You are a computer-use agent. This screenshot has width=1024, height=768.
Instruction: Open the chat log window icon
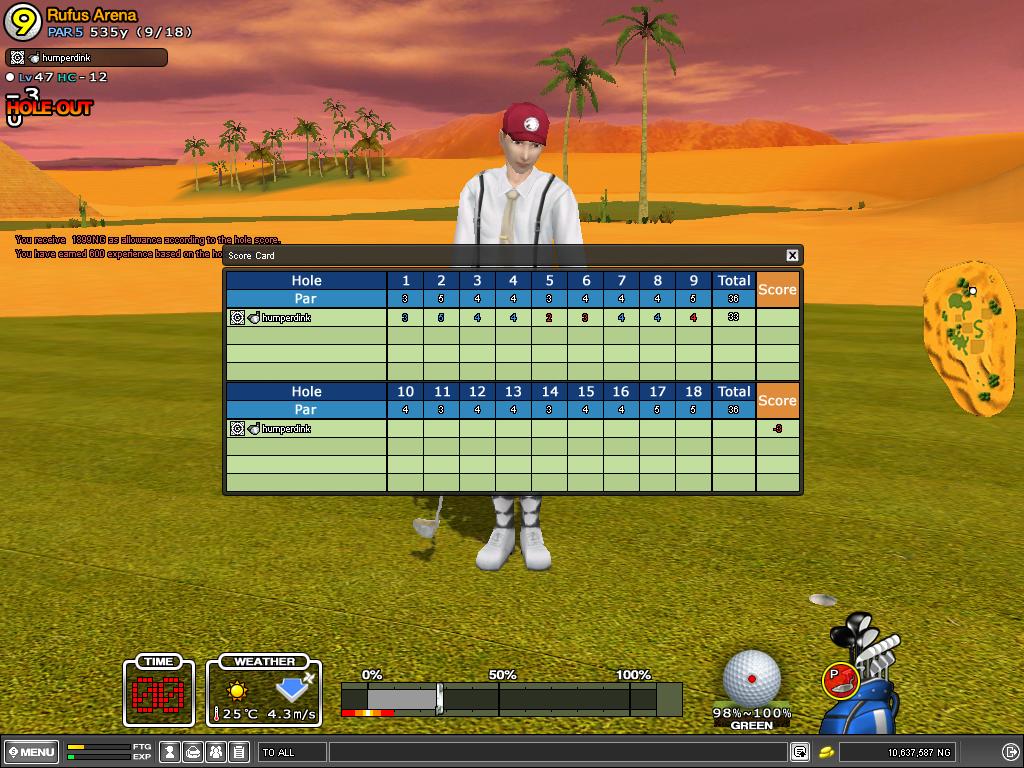pyautogui.click(x=800, y=752)
